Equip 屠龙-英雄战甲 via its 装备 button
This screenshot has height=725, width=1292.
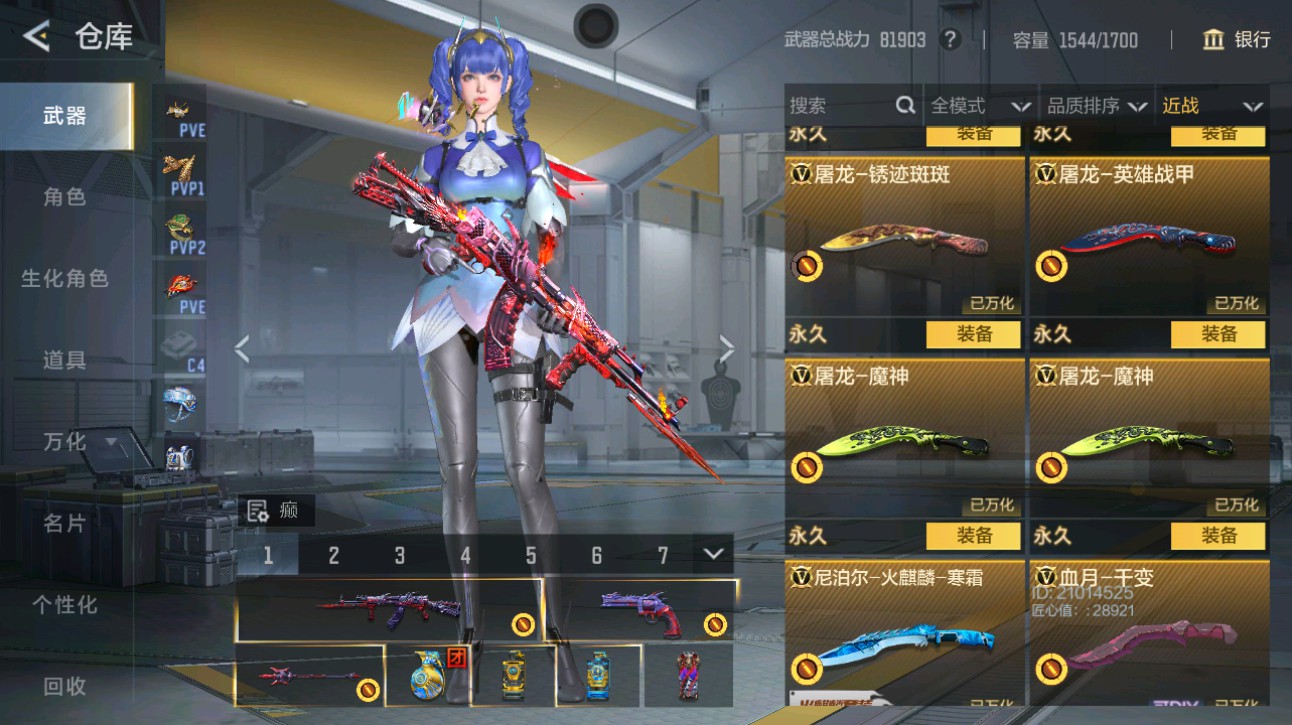(x=1219, y=334)
